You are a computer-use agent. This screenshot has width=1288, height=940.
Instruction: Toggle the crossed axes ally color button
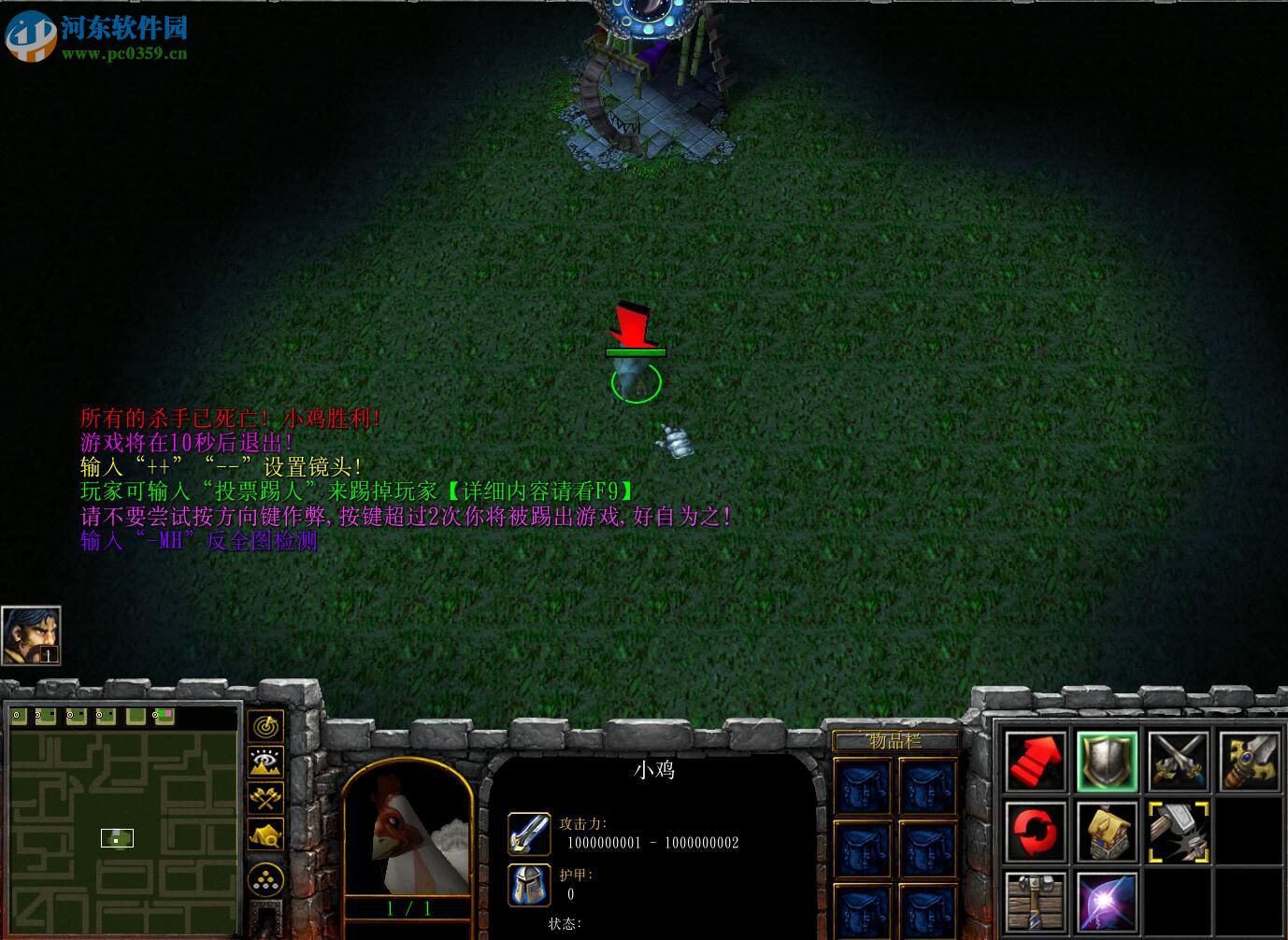(266, 799)
